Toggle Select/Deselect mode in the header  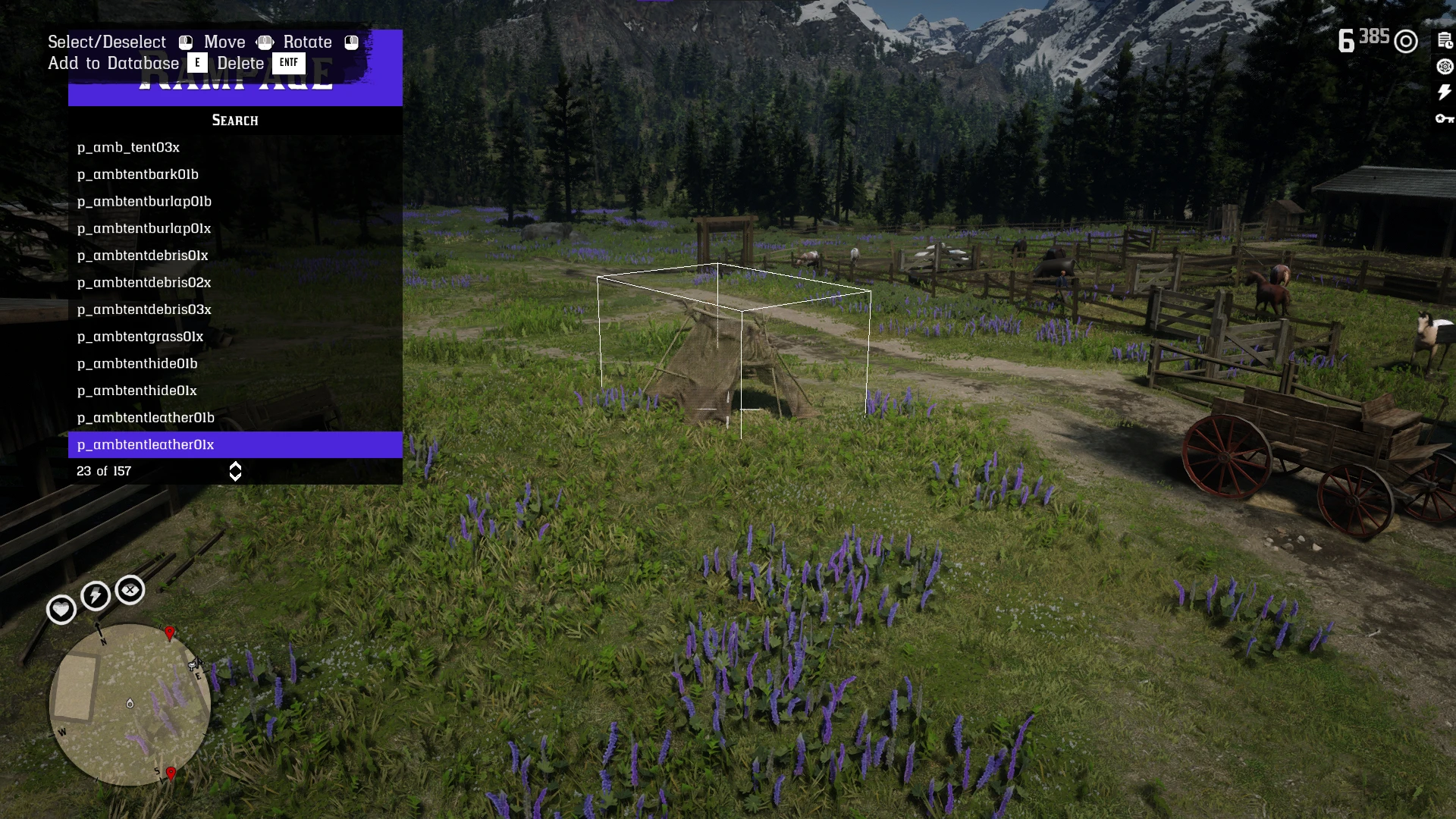point(106,42)
